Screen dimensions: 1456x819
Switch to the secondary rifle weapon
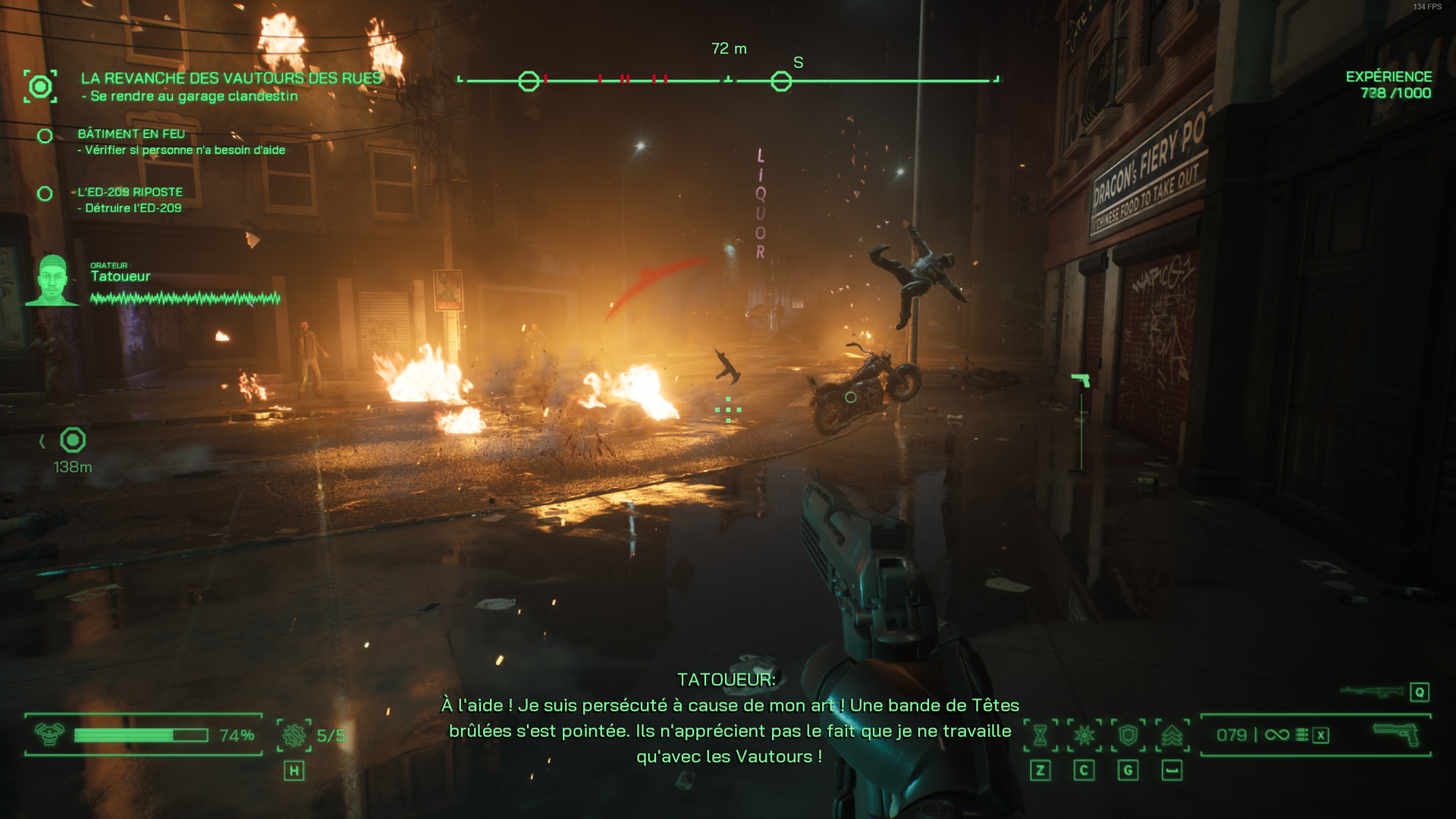coord(1372,692)
